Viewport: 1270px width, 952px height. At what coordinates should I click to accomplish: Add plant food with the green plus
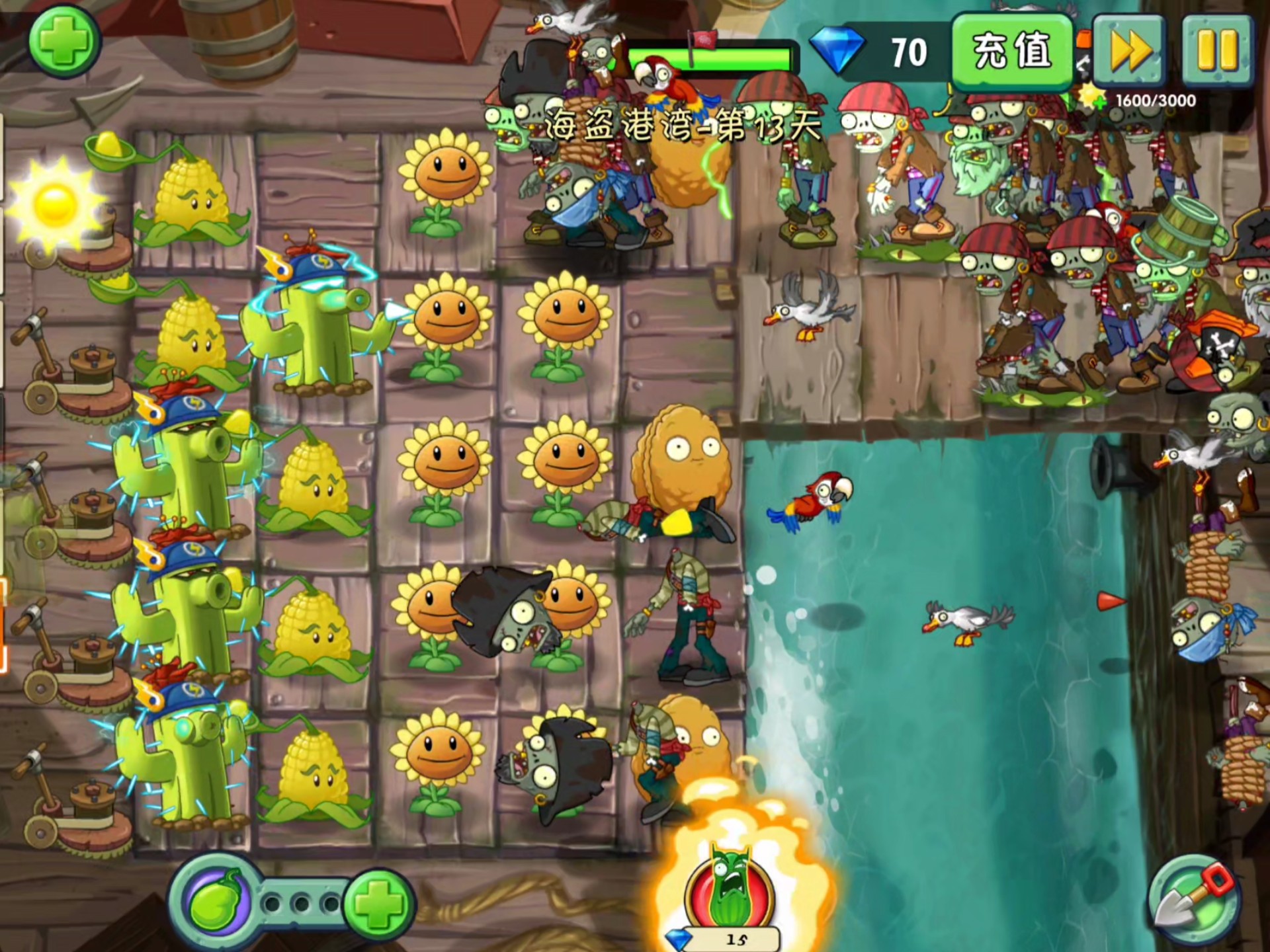[x=379, y=902]
